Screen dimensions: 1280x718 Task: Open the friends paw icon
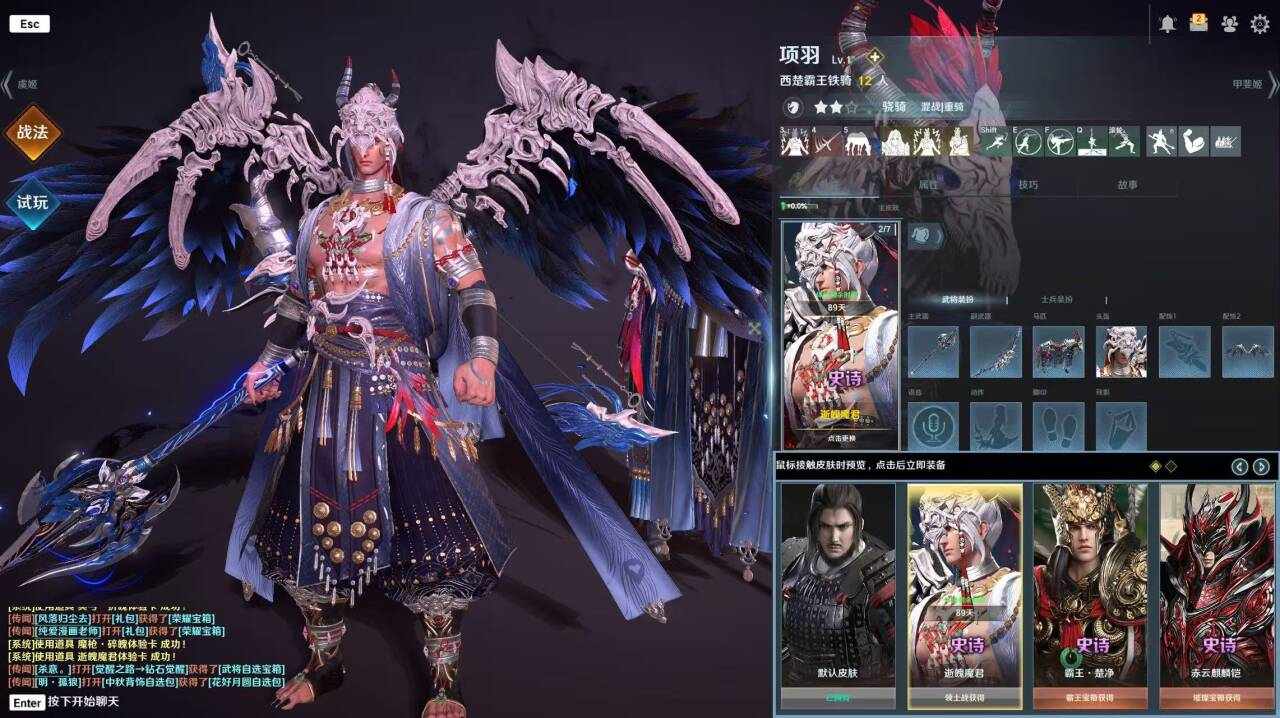tap(1229, 24)
